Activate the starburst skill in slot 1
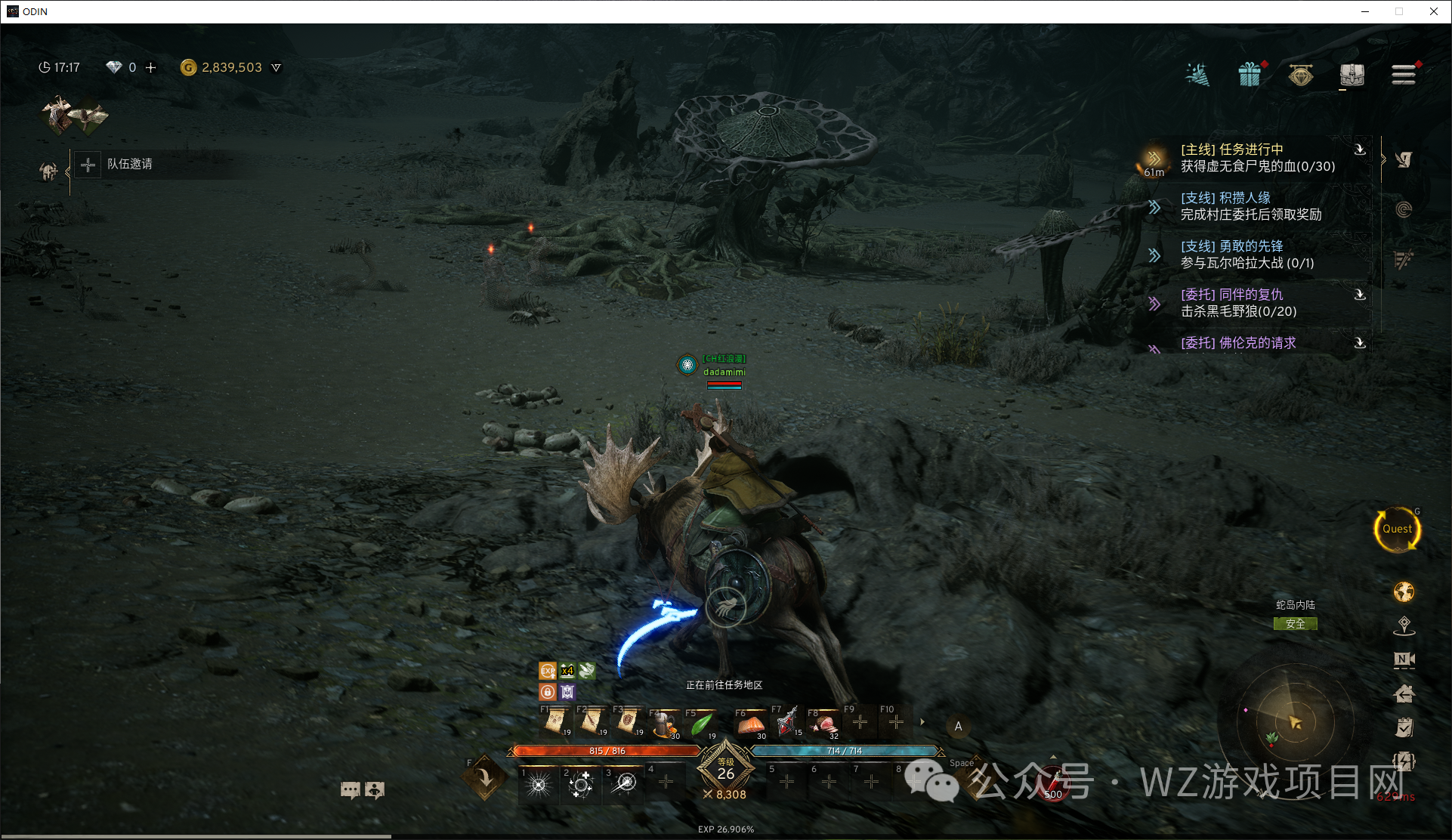 tap(539, 784)
